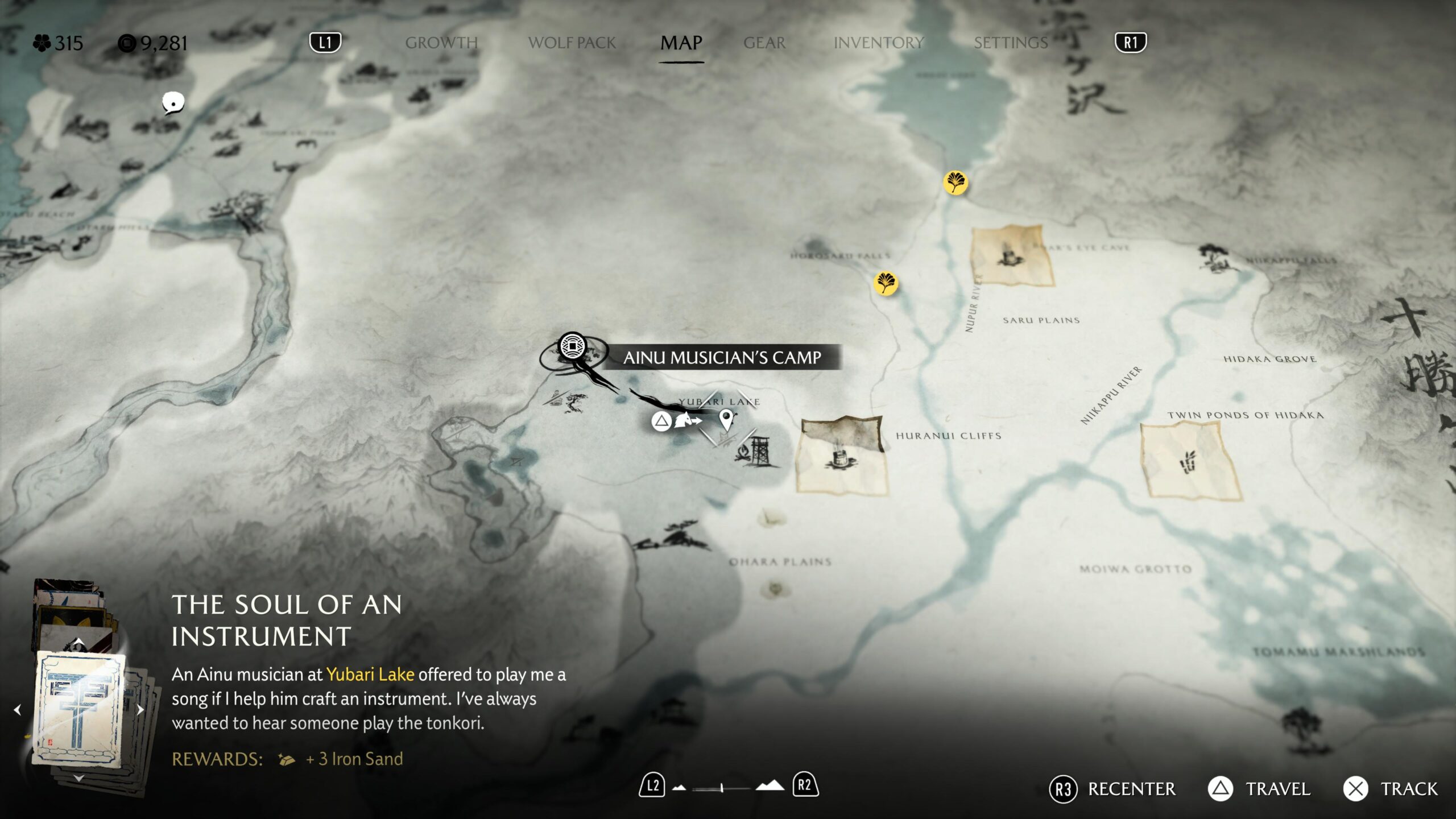
Task: Show the previous quest card with left arrow
Action: click(18, 710)
